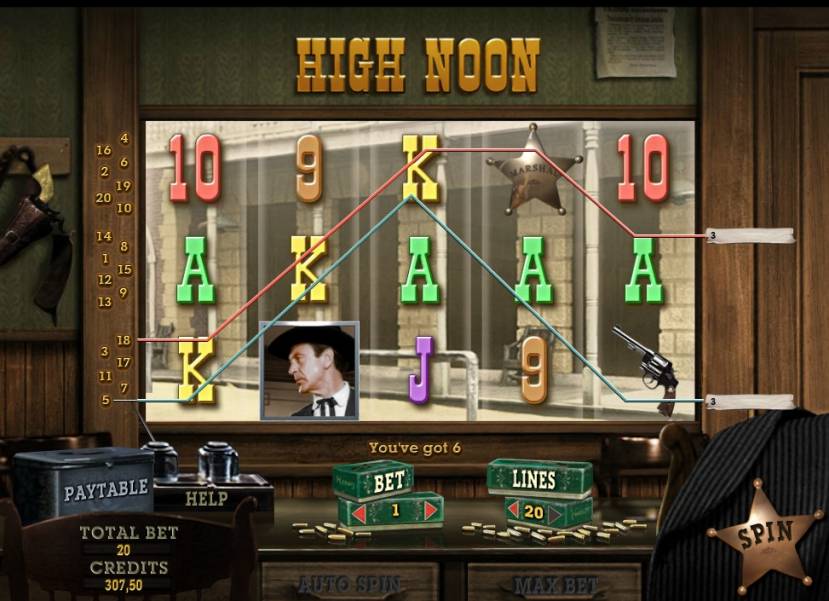Select payline number 4
Viewport: 829px width, 601px height.
(124, 138)
